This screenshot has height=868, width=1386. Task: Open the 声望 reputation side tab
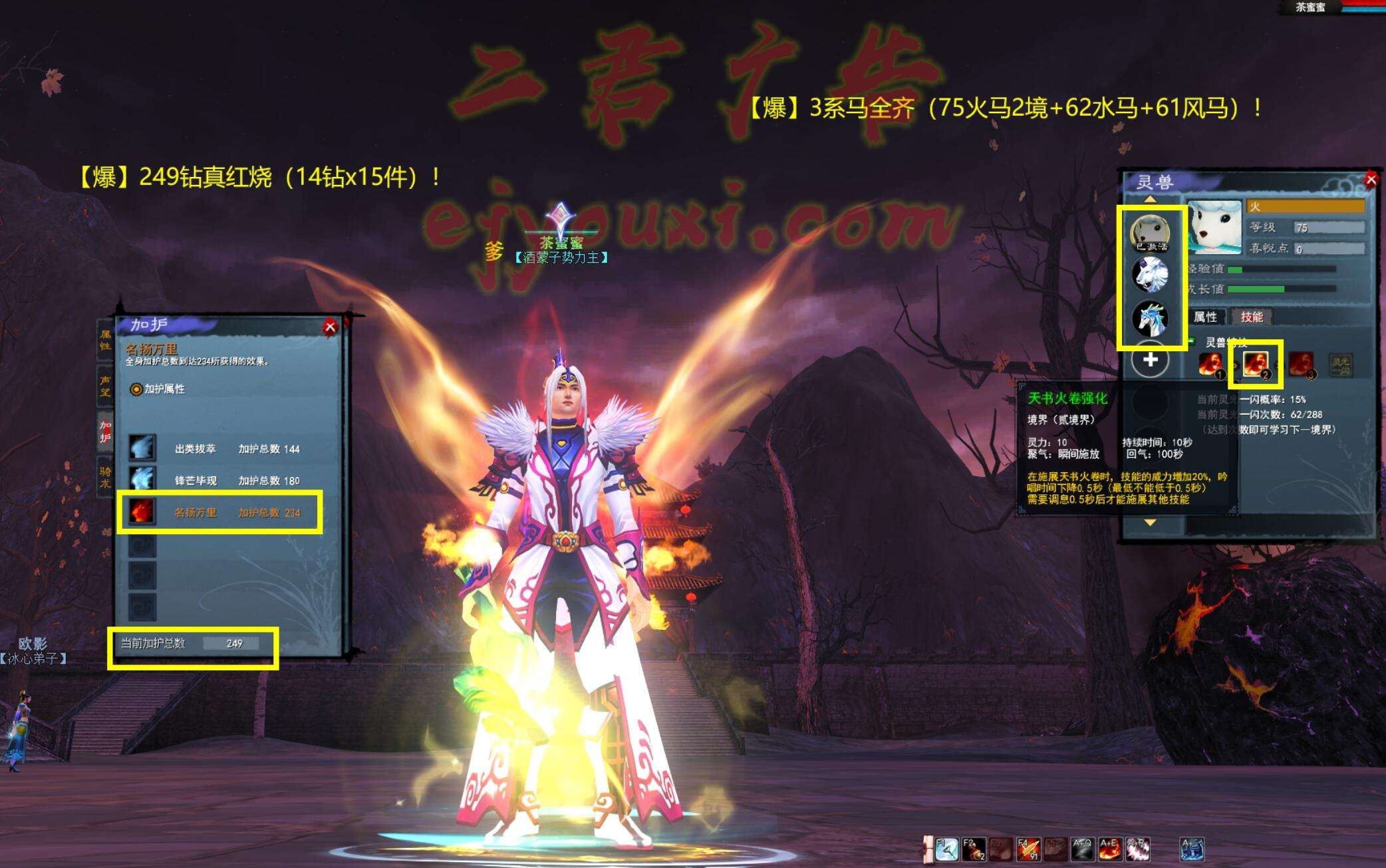tap(105, 386)
